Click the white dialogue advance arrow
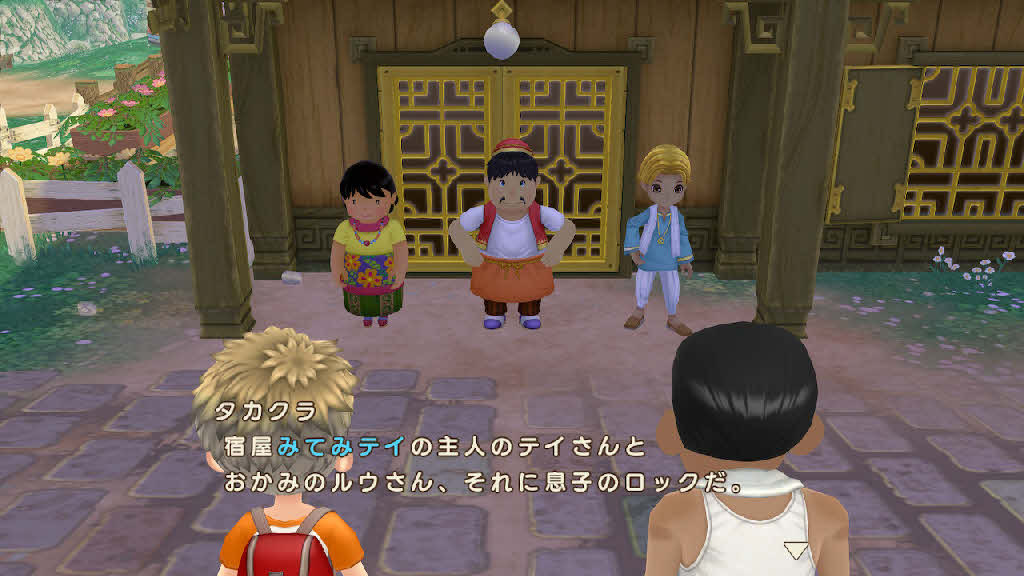The image size is (1024, 576). [x=795, y=549]
